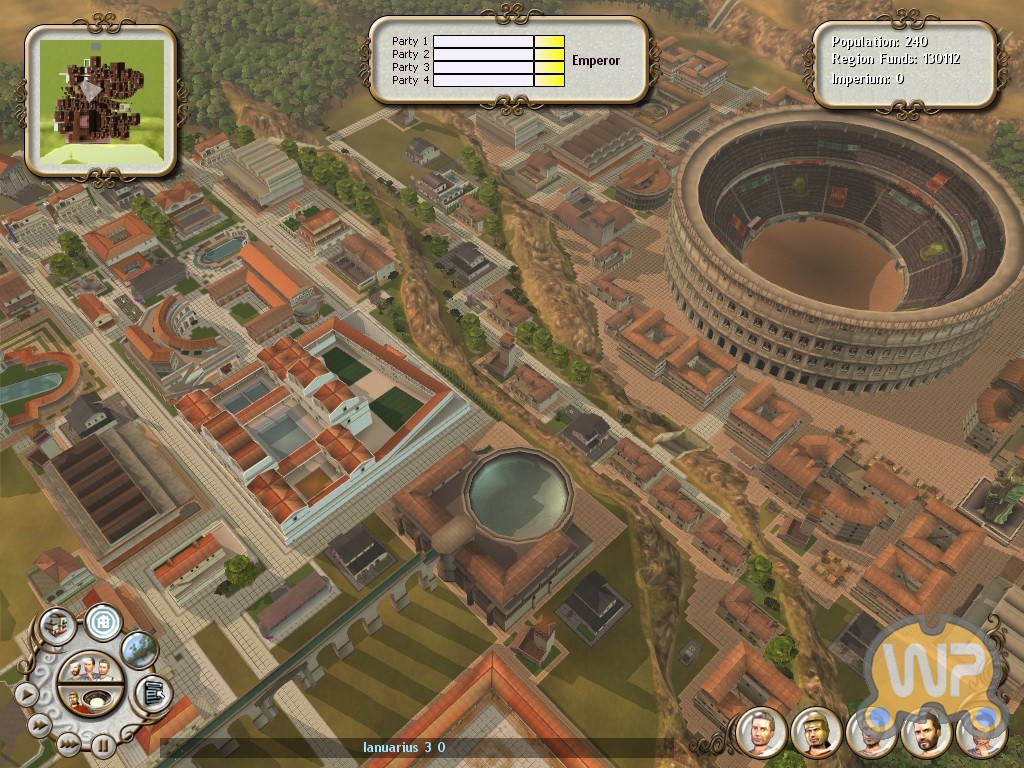1024x768 pixels.
Task: Select the helmeted soldier advisor portrait
Action: click(814, 733)
